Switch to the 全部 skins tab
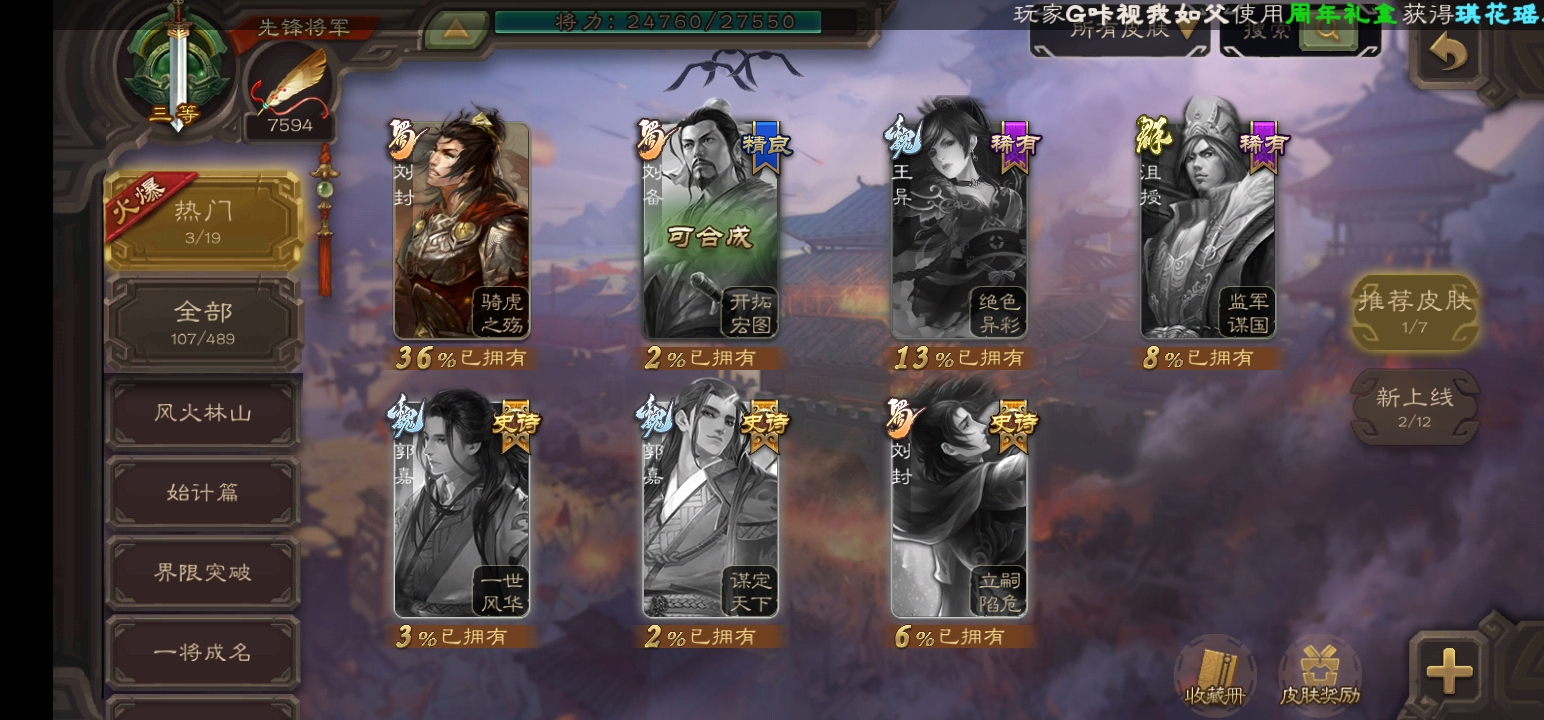The width and height of the screenshot is (1544, 720). pyautogui.click(x=203, y=322)
